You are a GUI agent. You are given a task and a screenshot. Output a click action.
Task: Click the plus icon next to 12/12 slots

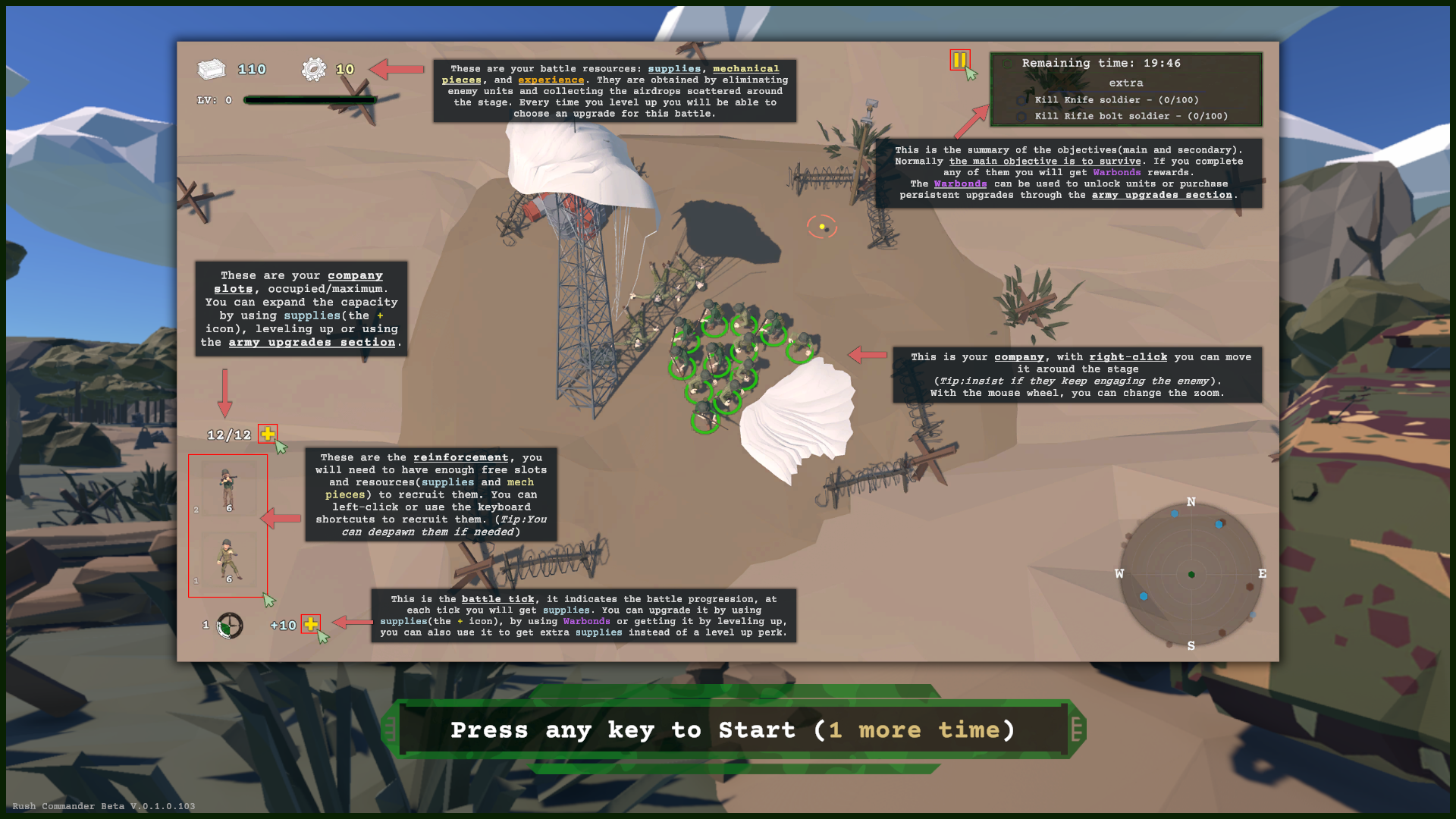pyautogui.click(x=267, y=434)
